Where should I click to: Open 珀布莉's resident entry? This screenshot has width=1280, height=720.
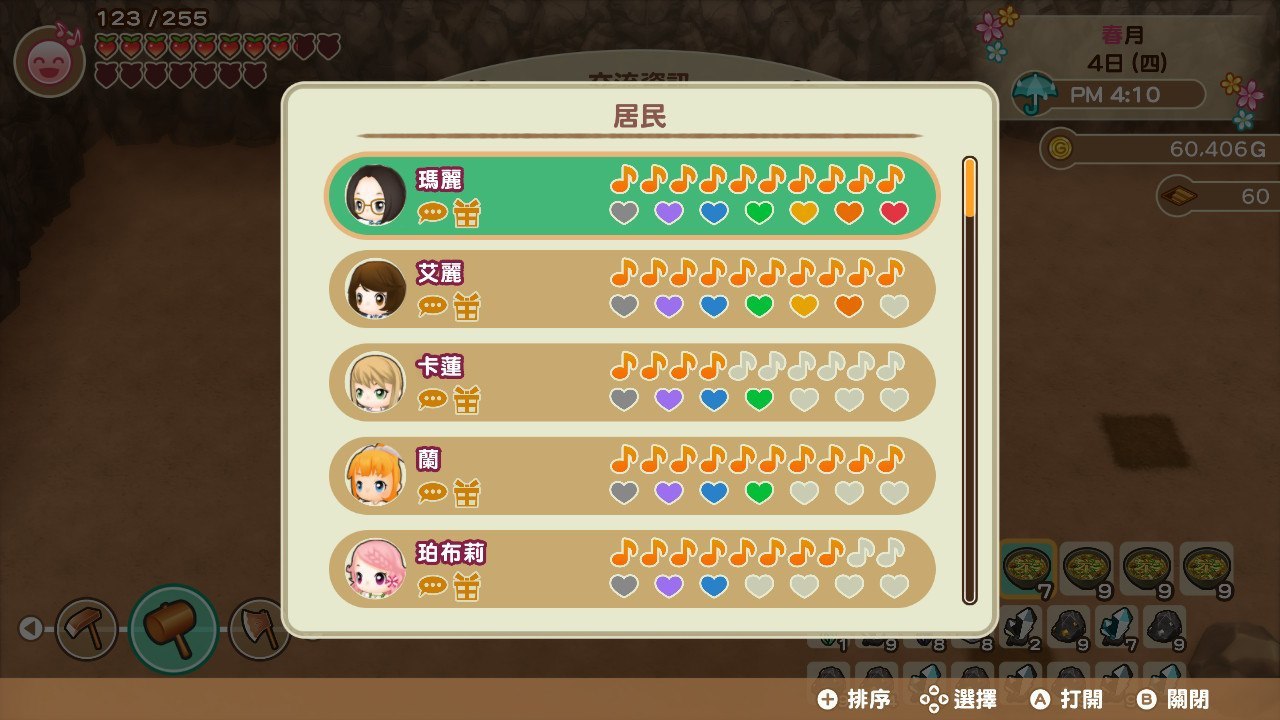coord(632,568)
